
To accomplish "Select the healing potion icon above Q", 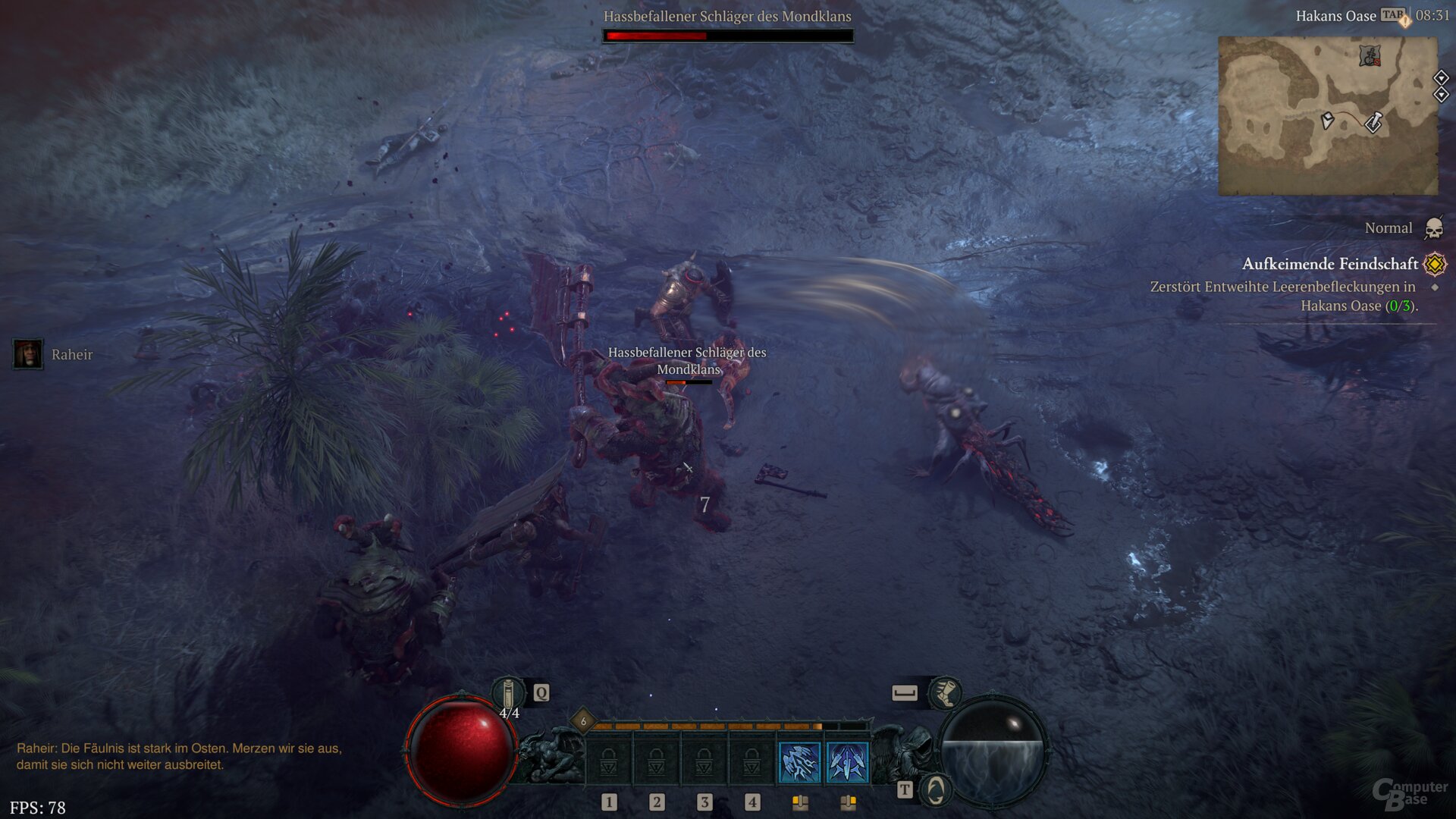I will [x=508, y=693].
